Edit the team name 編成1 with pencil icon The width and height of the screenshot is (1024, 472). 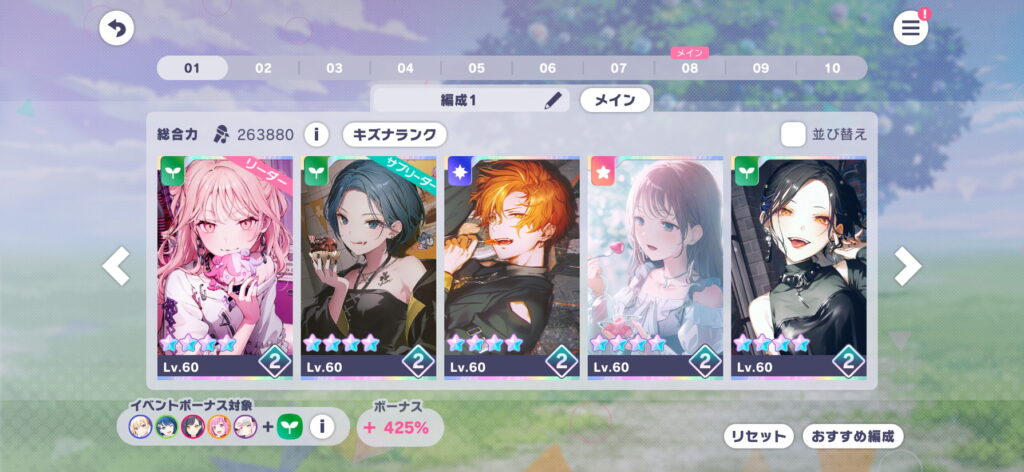[553, 100]
